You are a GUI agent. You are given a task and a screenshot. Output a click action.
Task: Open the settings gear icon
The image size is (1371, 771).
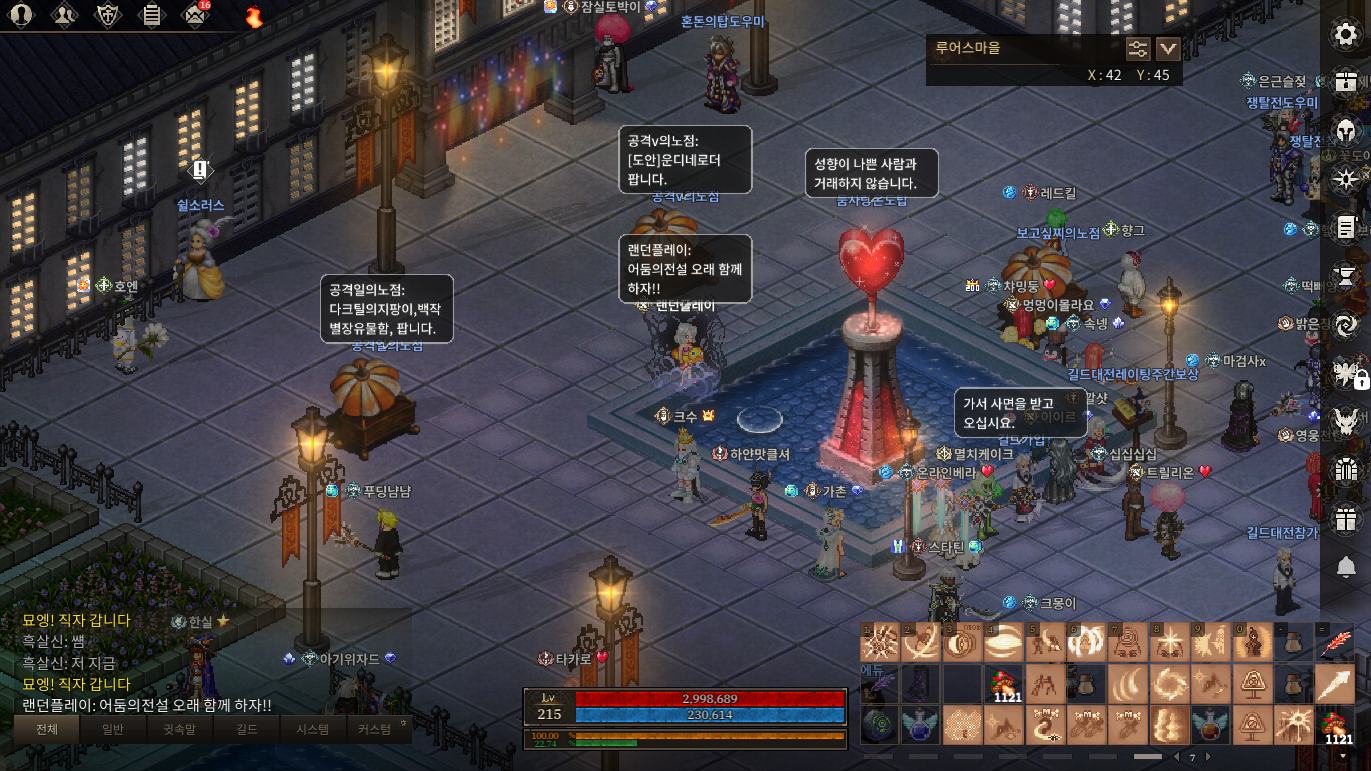(x=1346, y=35)
